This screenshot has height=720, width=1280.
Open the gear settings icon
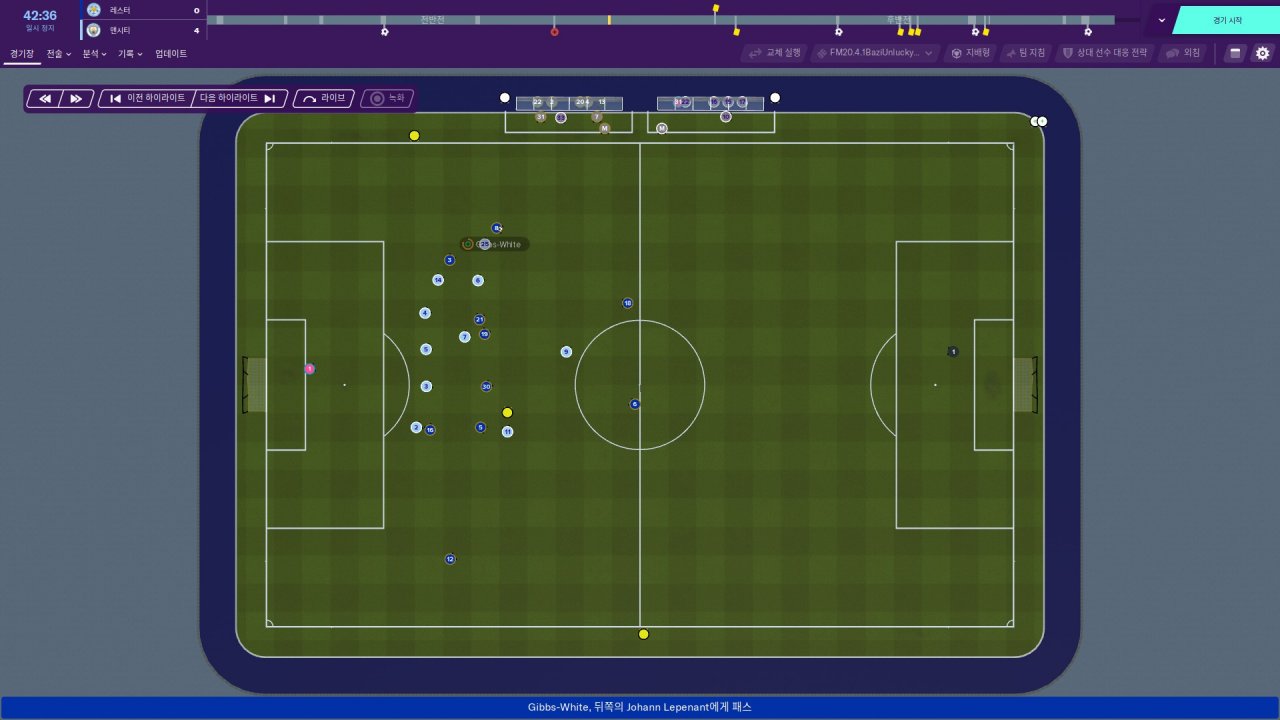click(1262, 53)
